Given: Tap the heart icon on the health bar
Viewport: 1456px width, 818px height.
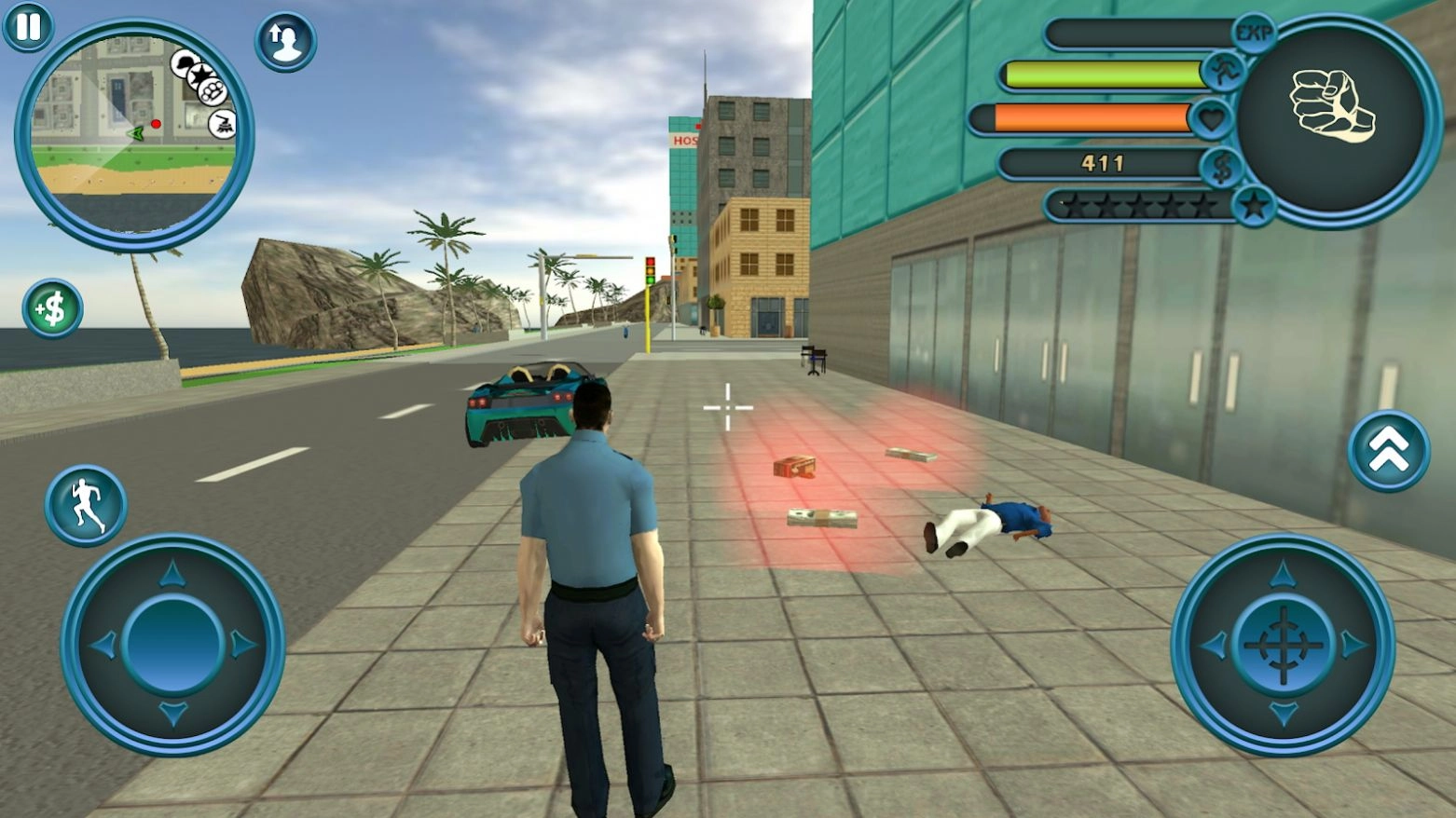Looking at the screenshot, I should pos(1214,117).
